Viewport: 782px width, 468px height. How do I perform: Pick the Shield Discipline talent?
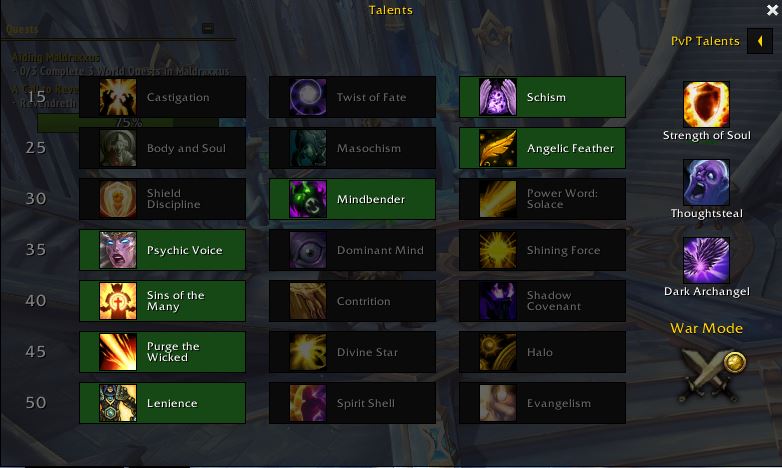[x=162, y=199]
